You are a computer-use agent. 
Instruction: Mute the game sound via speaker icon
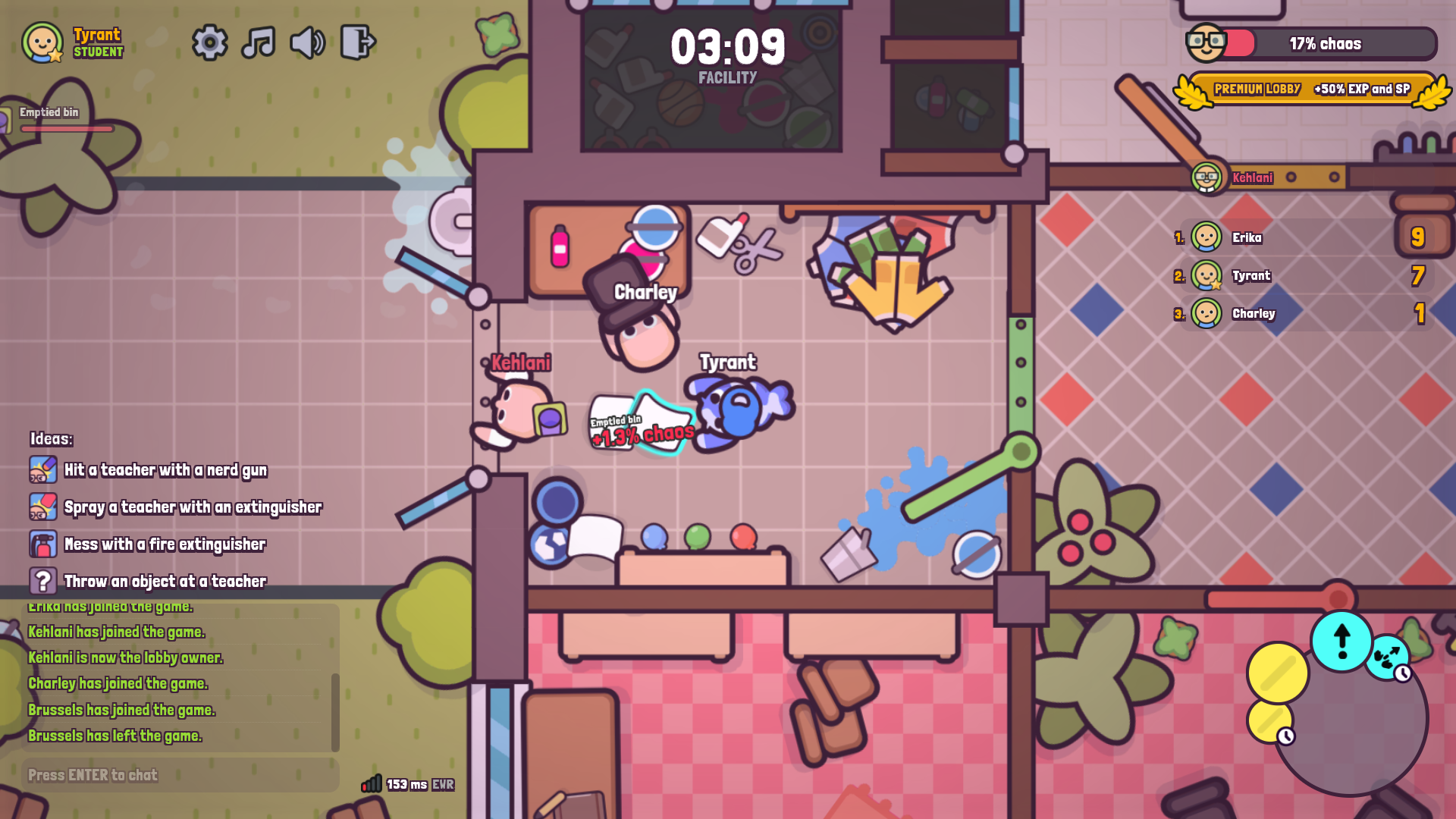(307, 43)
